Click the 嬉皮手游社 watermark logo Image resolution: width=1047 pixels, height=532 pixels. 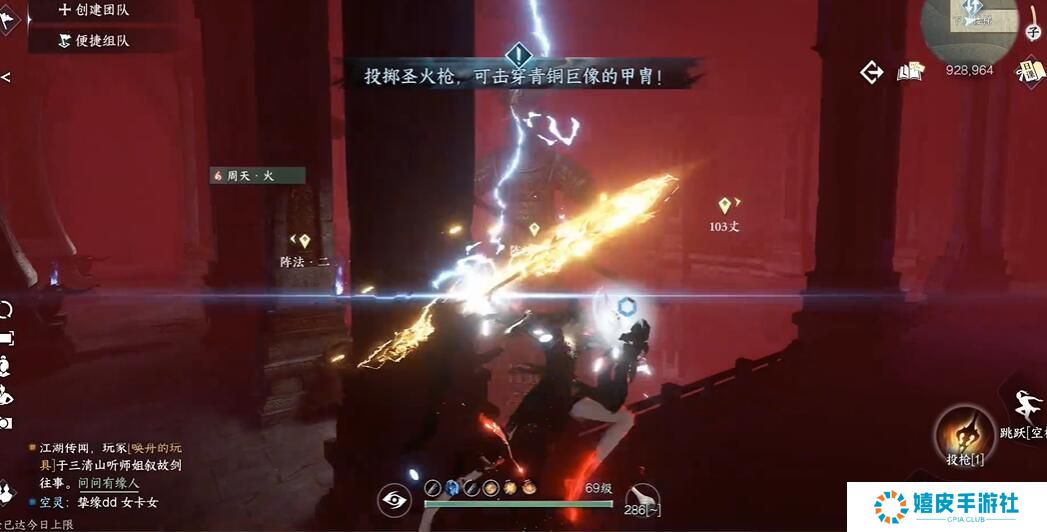tap(945, 505)
